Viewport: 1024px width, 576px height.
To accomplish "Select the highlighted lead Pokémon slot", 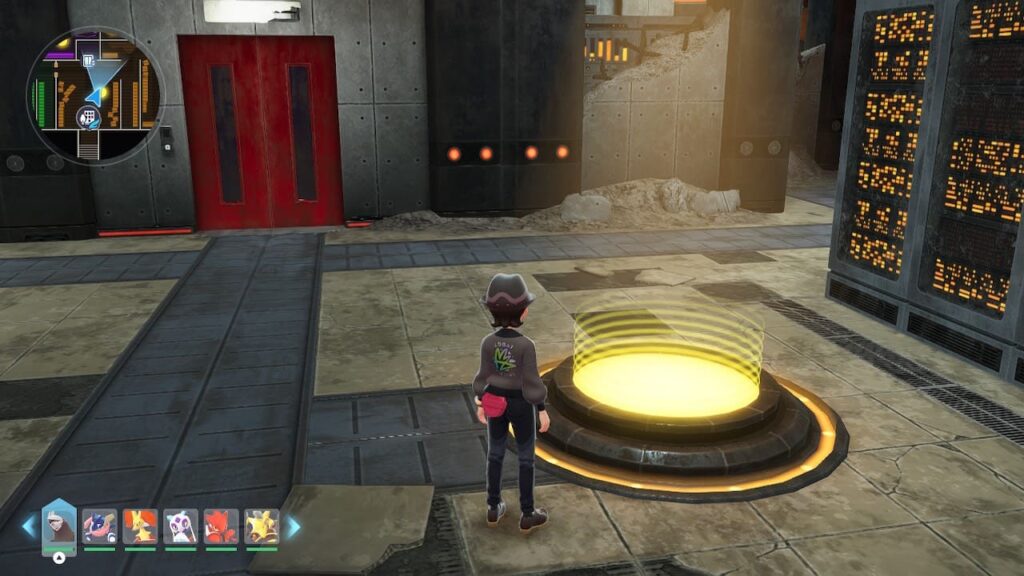I will pos(59,525).
